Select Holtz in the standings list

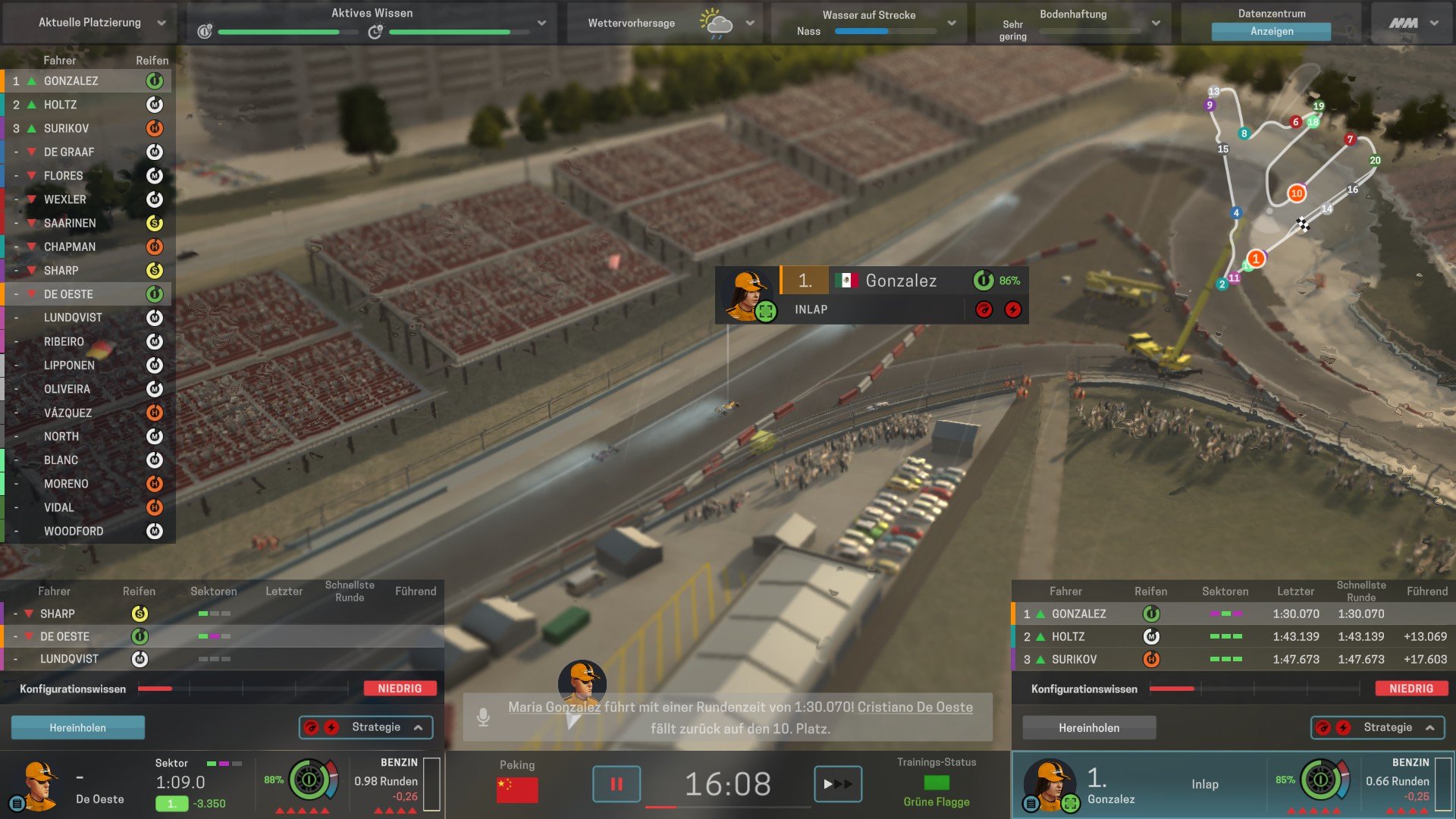click(61, 105)
